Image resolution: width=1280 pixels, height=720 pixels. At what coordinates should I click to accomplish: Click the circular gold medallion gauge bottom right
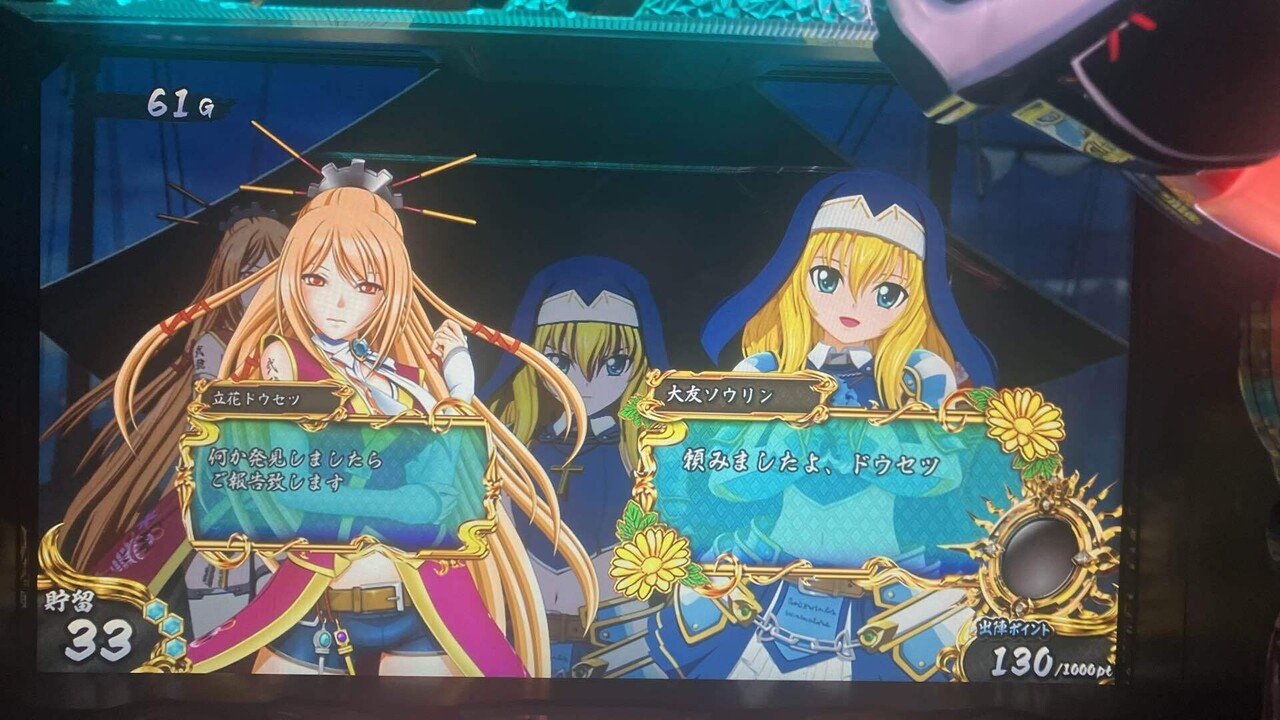pos(1044,550)
